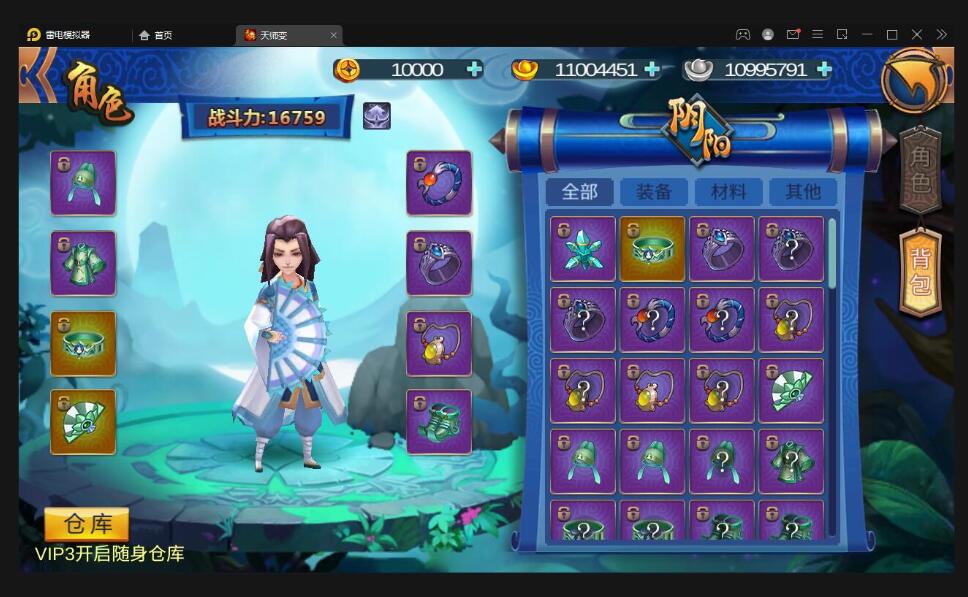Select the teal crystal item in backpack
The image size is (968, 597).
point(582,249)
